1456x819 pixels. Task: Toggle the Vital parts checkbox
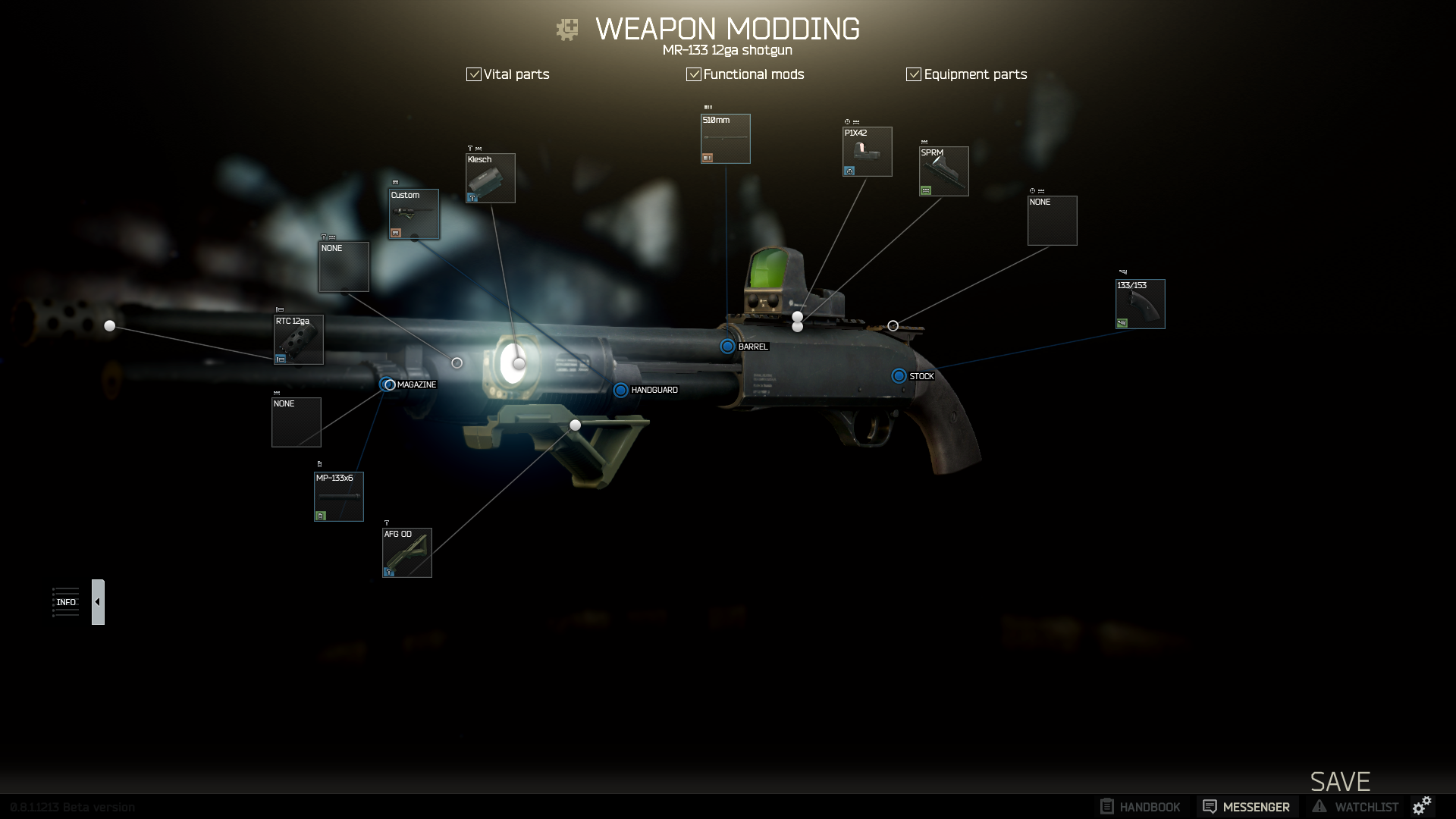coord(474,74)
